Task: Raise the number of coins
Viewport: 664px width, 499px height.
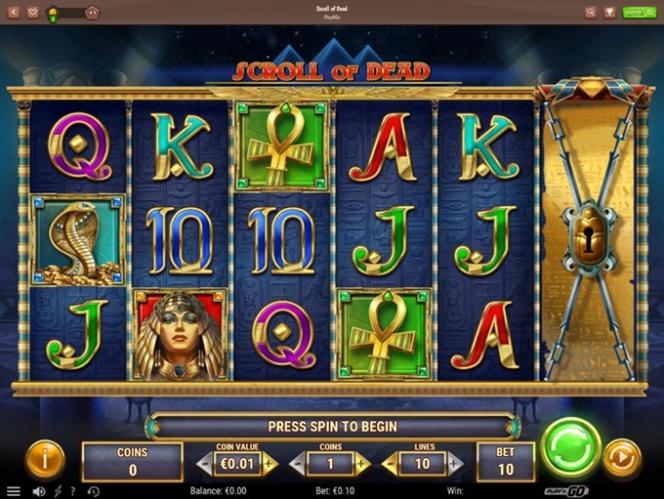Action: (362, 464)
